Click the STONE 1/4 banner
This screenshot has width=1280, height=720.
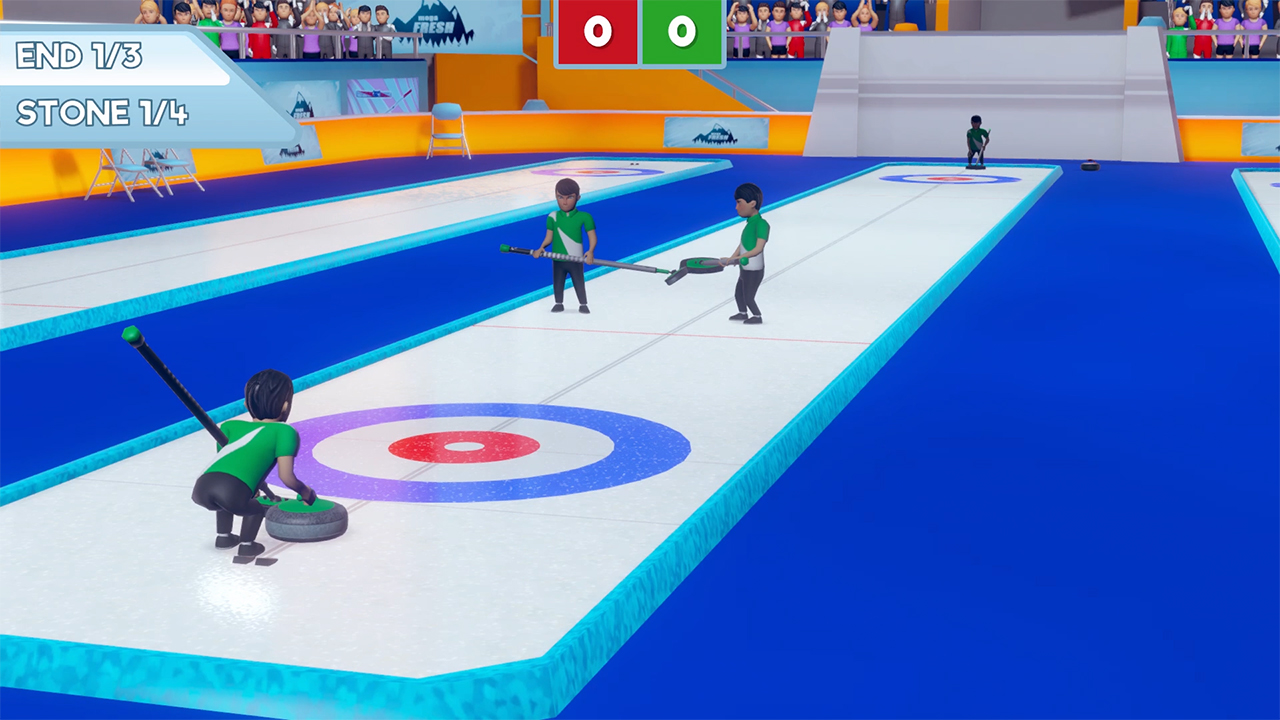click(x=100, y=112)
